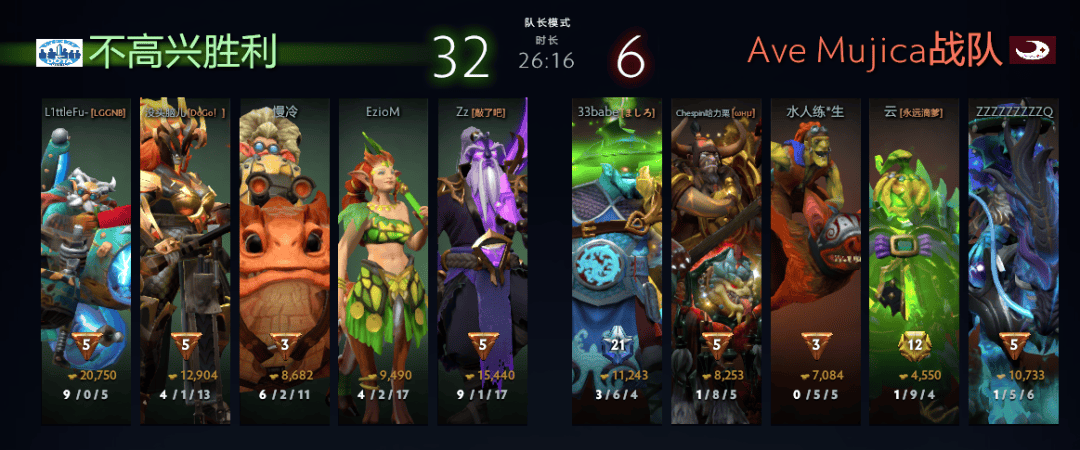The height and width of the screenshot is (450, 1080).
Task: Choose the 水人练*生 player card
Action: coord(813,250)
